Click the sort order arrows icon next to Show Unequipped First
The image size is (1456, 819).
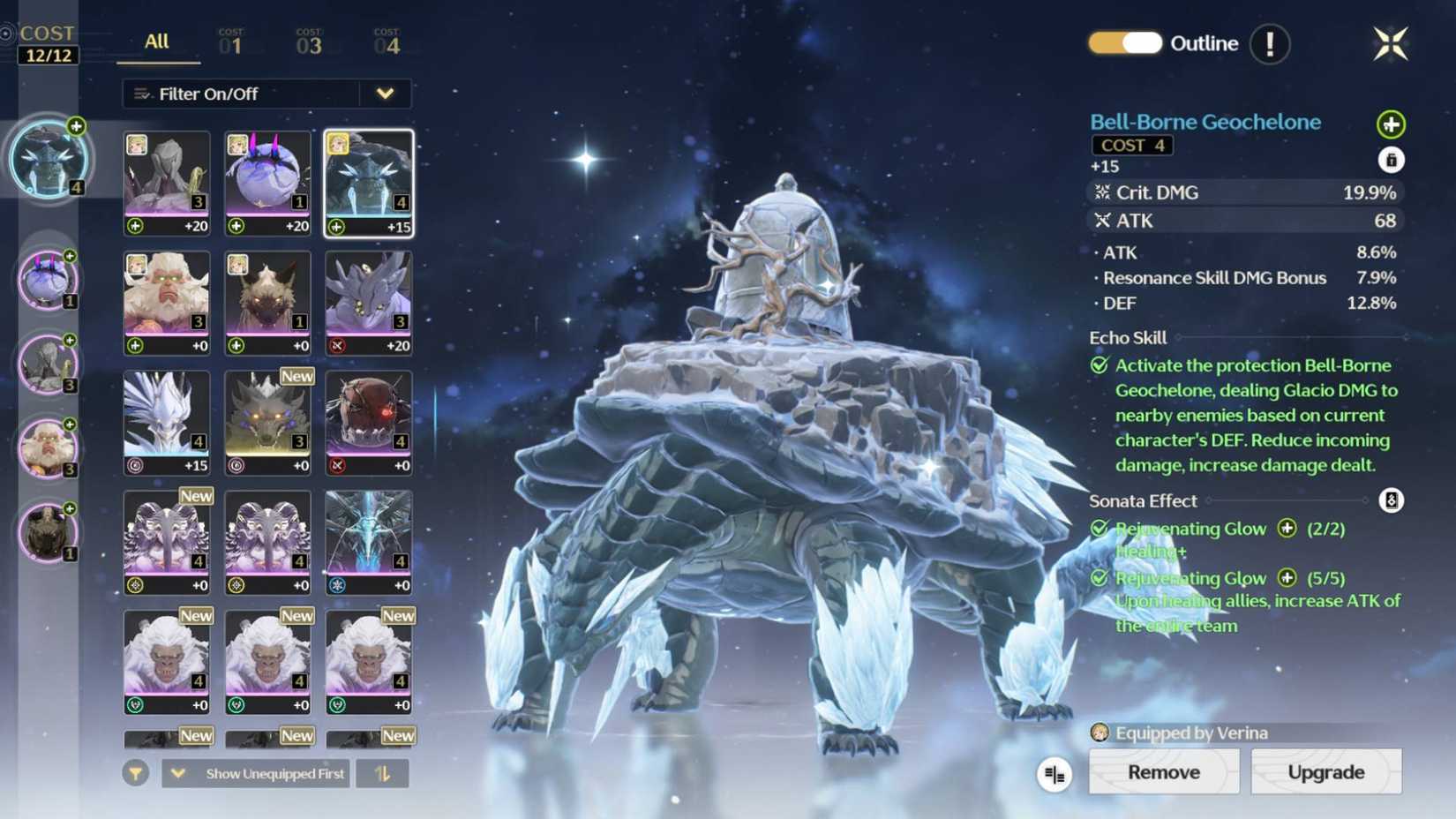[x=382, y=772]
